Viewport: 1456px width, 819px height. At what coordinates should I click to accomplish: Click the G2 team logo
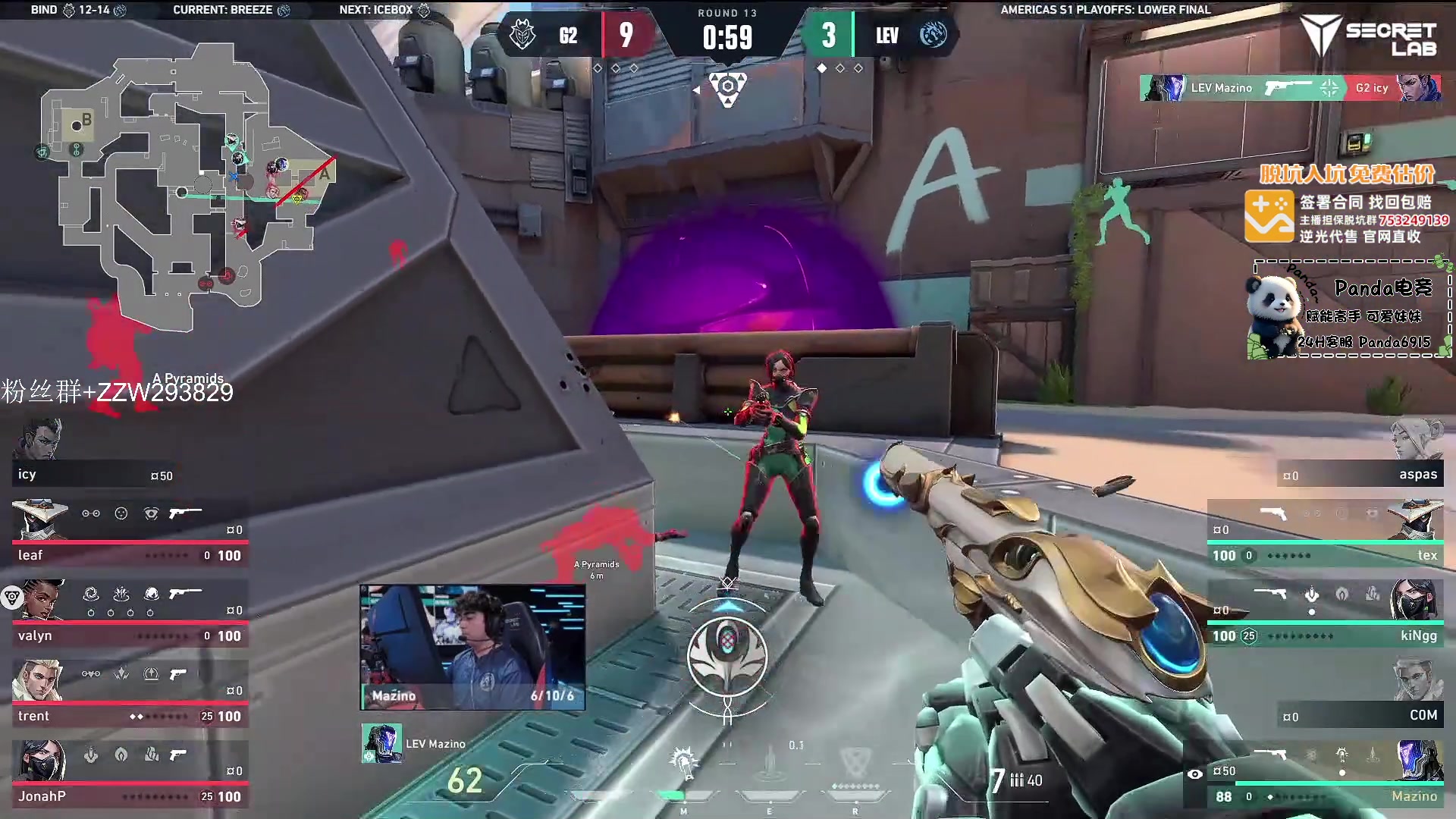(x=522, y=35)
